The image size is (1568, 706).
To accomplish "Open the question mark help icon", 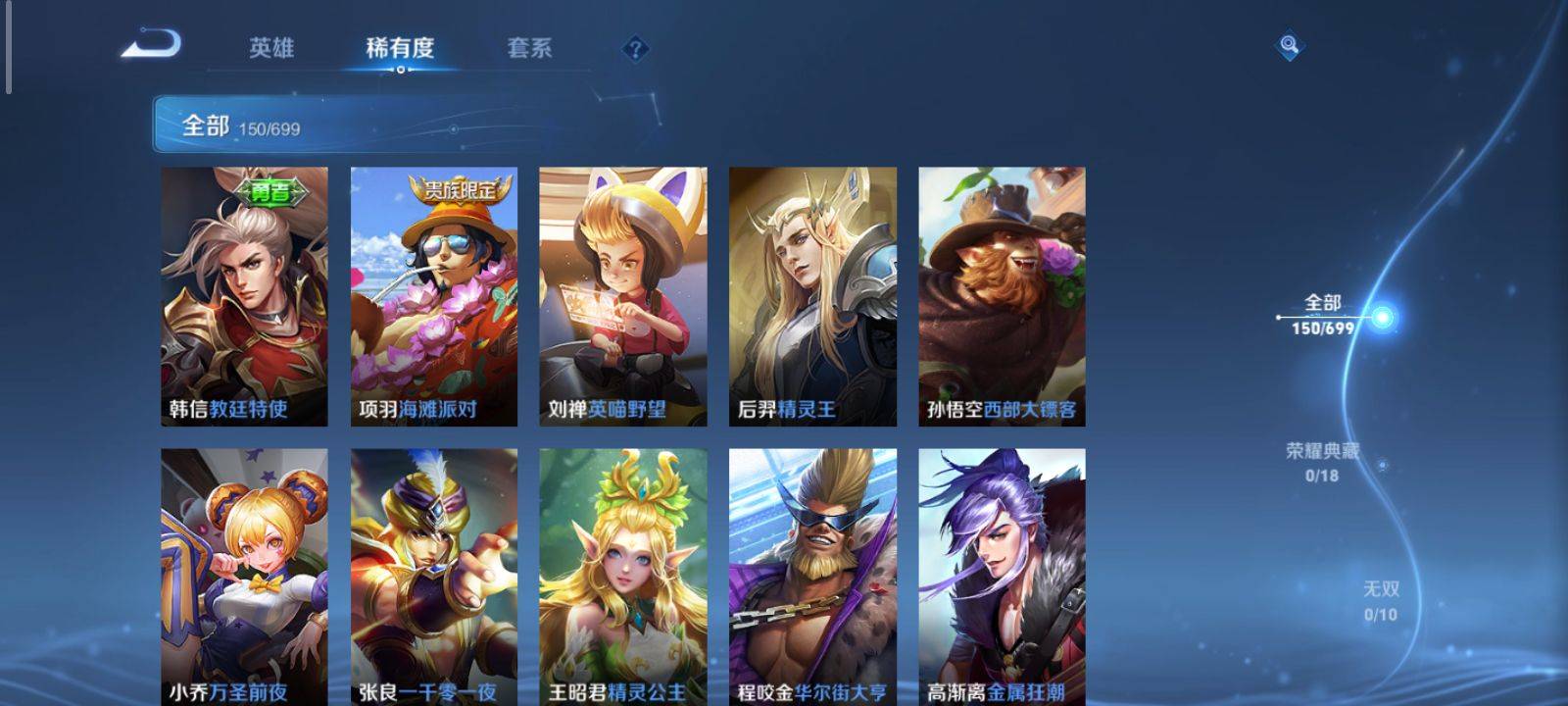I will pyautogui.click(x=635, y=48).
